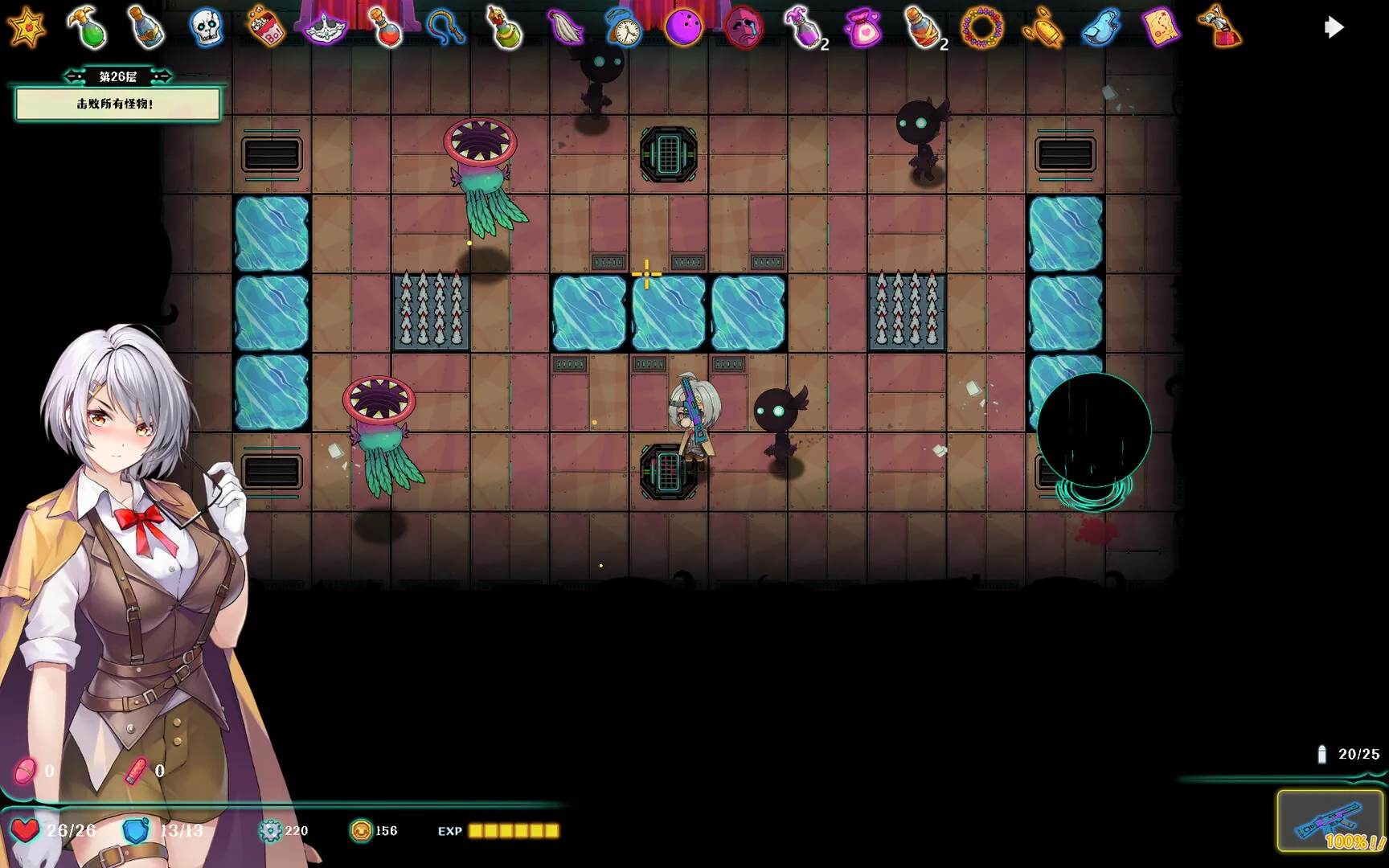Select the jack-in-the-box relic icon

(x=1220, y=29)
